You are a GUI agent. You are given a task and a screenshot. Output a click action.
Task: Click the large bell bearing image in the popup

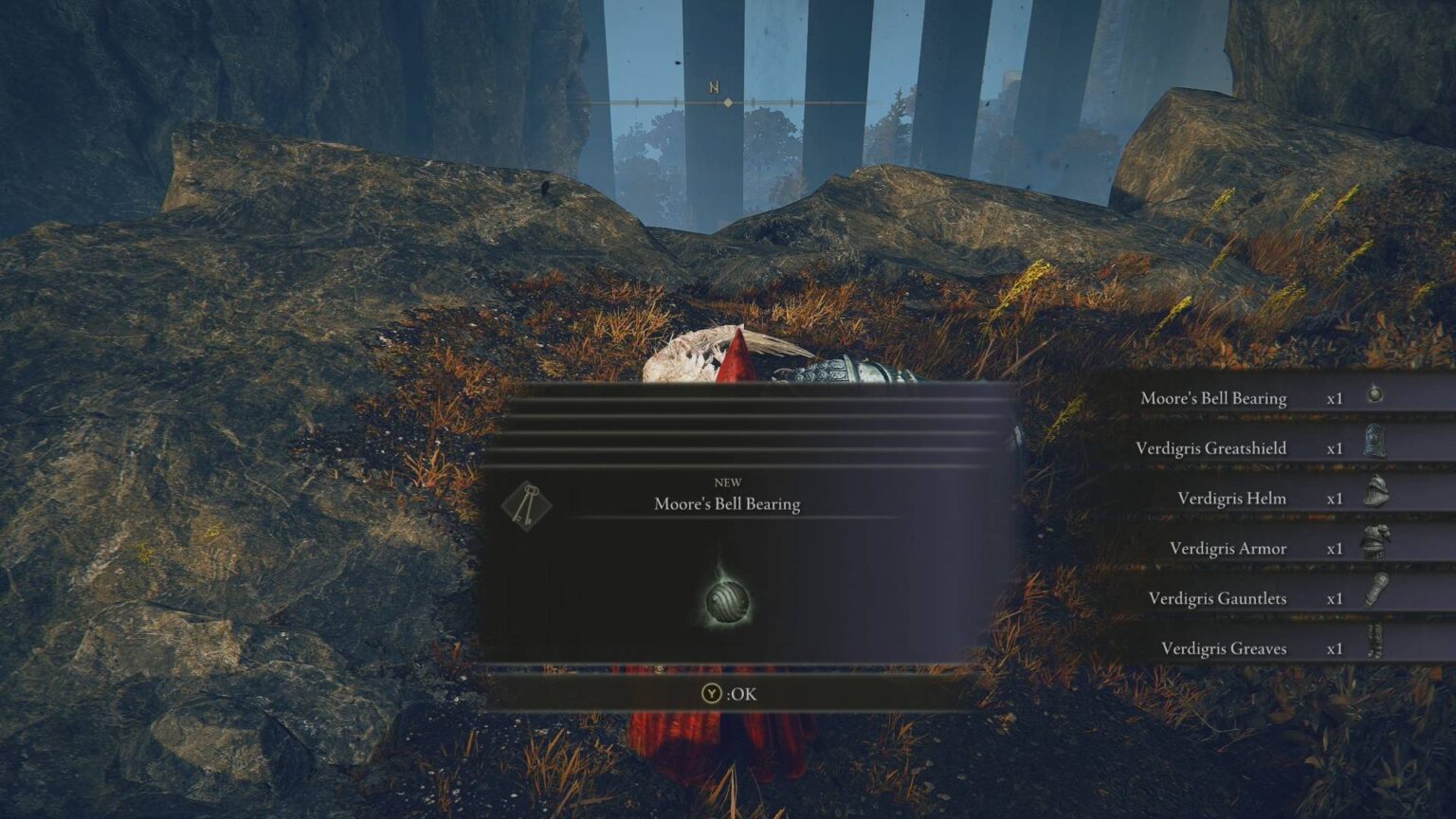click(x=729, y=601)
